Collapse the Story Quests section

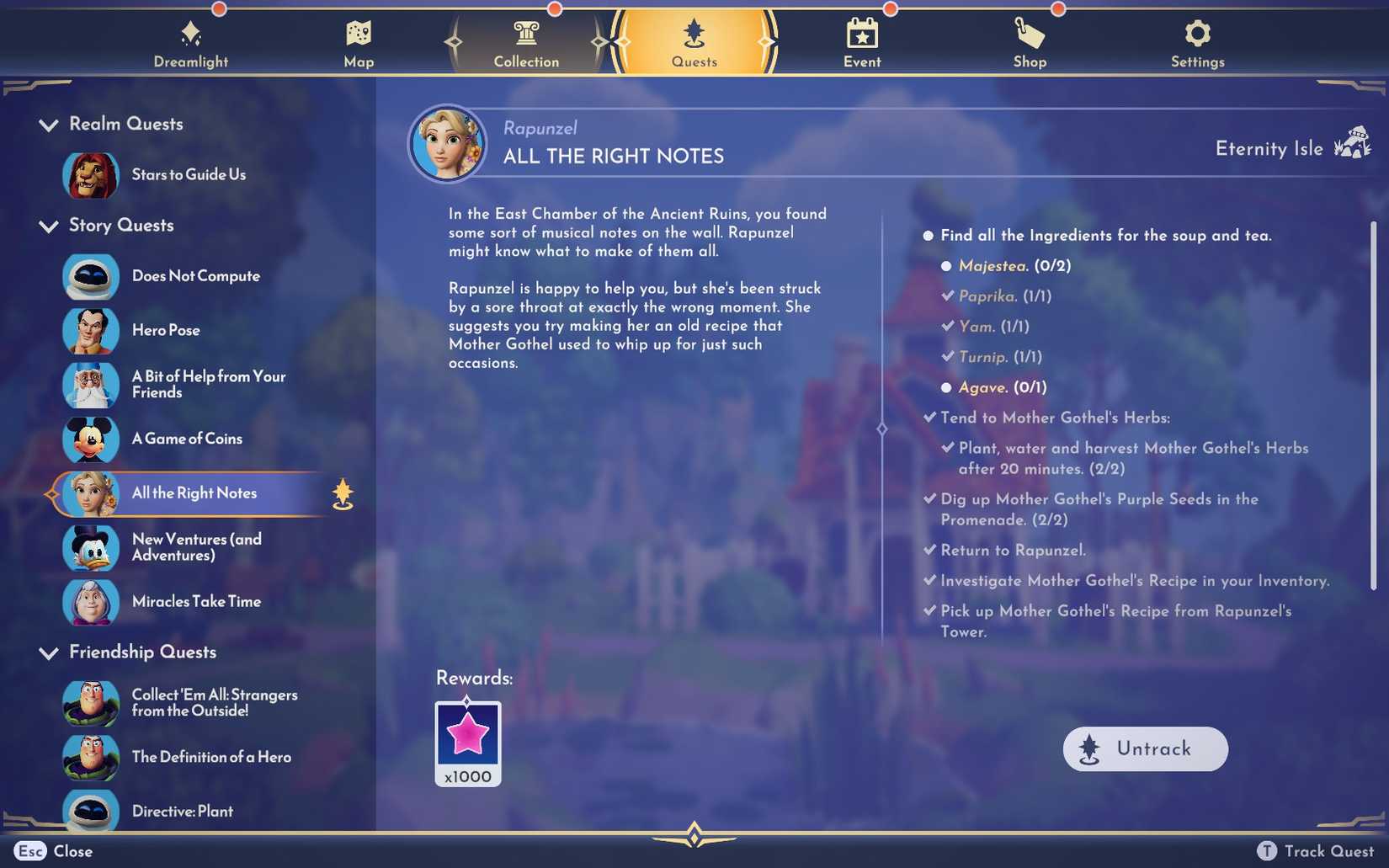(48, 226)
